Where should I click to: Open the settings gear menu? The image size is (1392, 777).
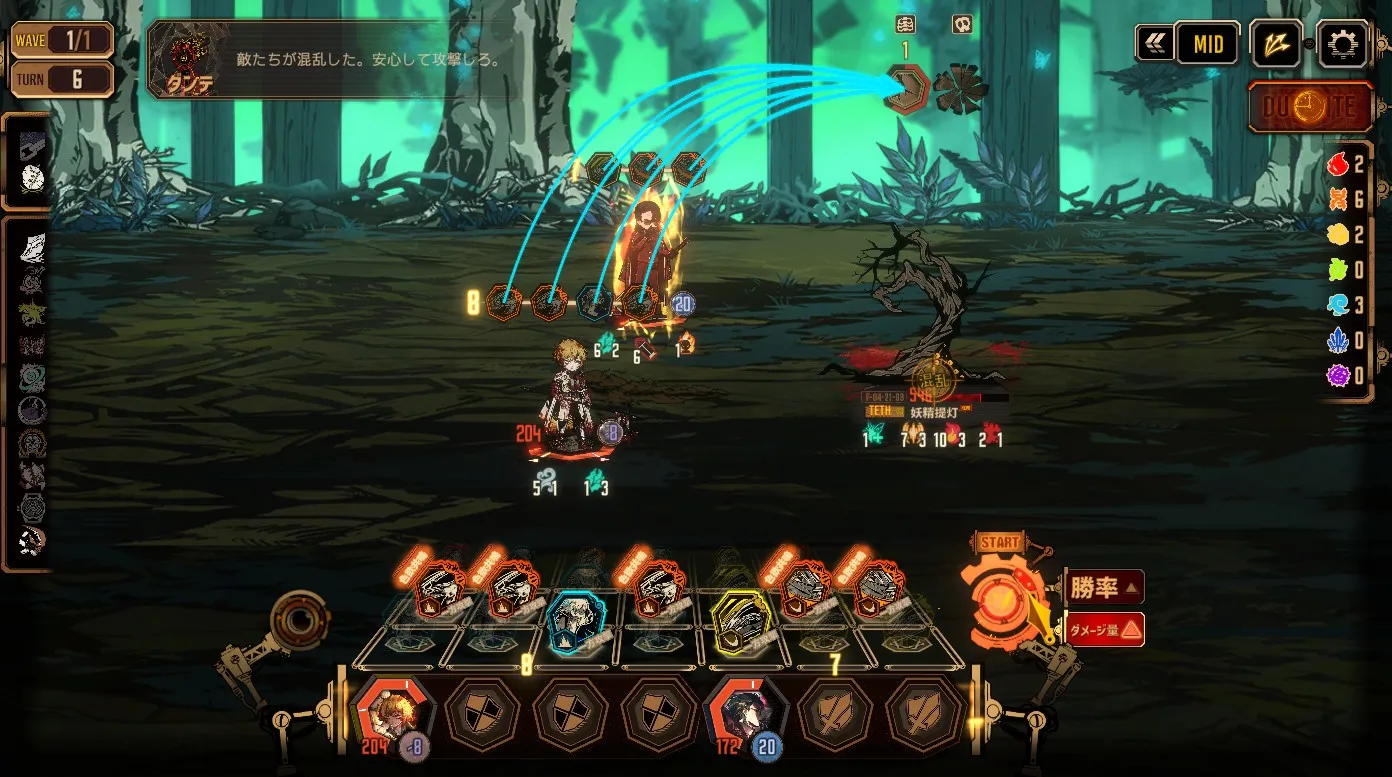[x=1342, y=44]
